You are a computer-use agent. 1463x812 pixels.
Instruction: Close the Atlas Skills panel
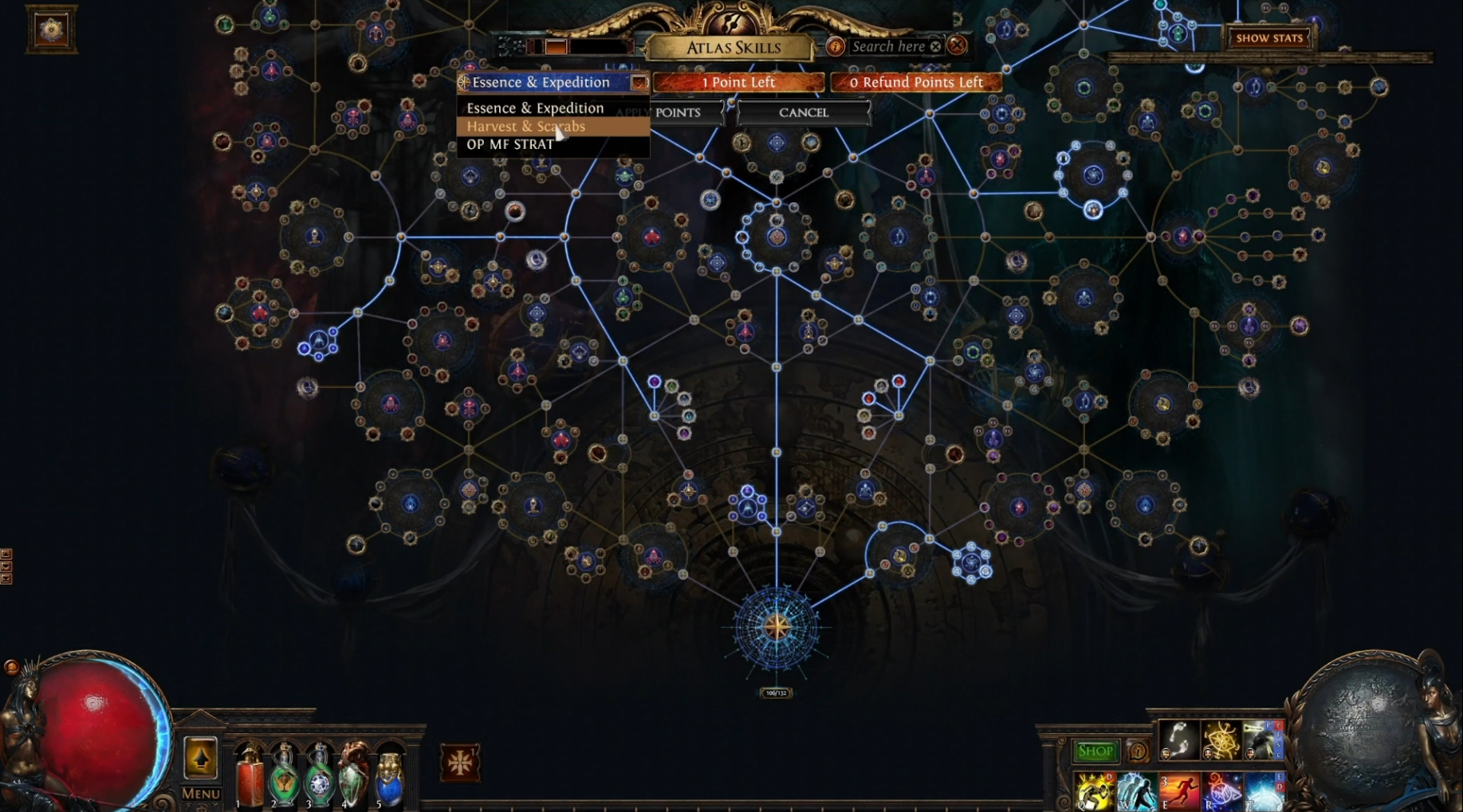pyautogui.click(x=958, y=45)
